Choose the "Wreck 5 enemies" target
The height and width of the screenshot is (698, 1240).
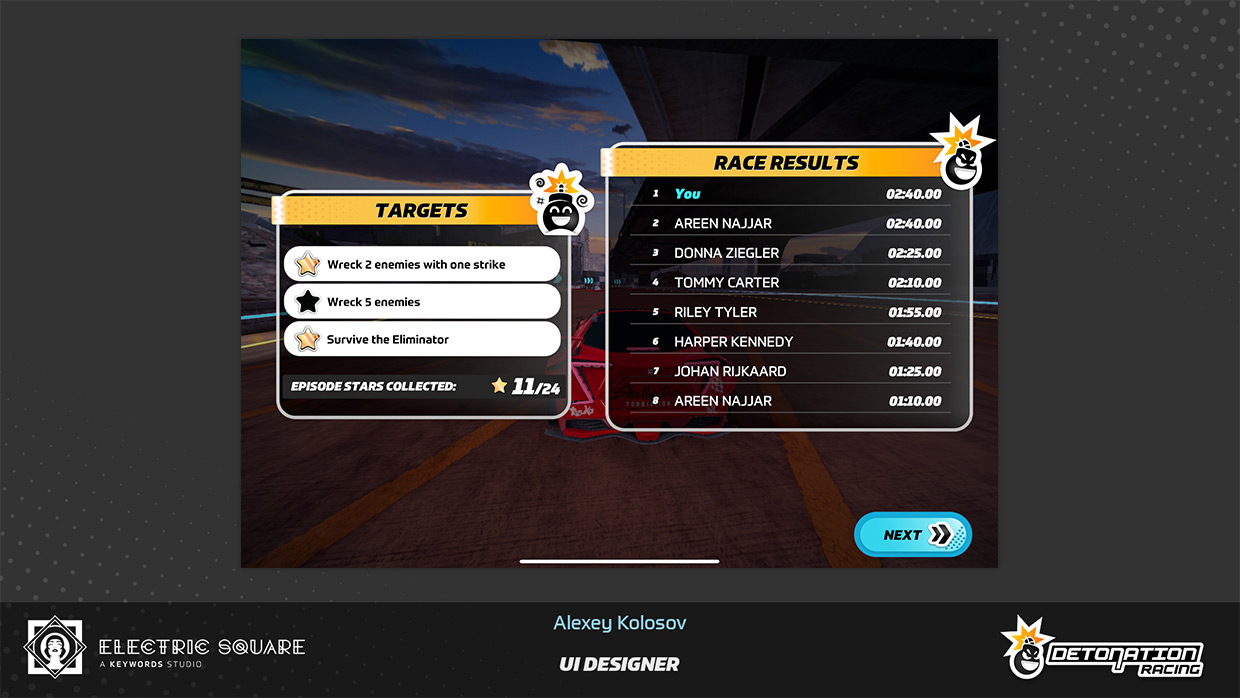tap(422, 302)
